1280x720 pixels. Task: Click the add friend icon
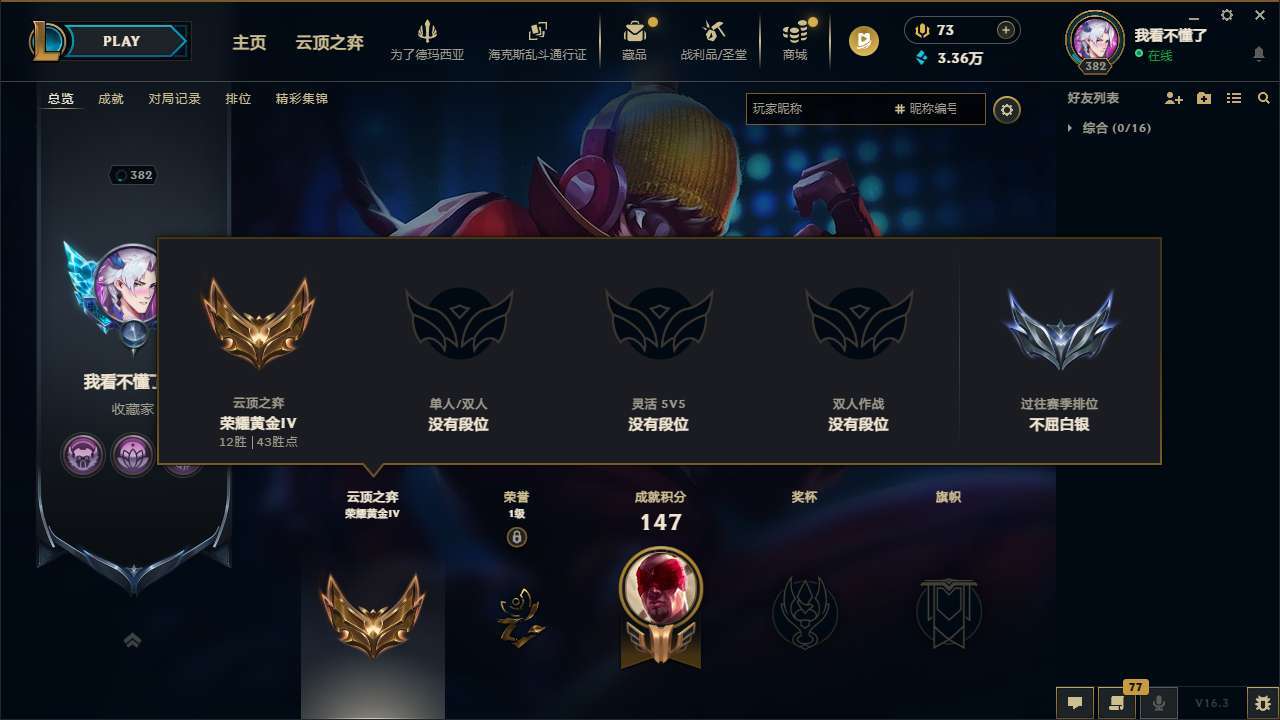click(1172, 98)
